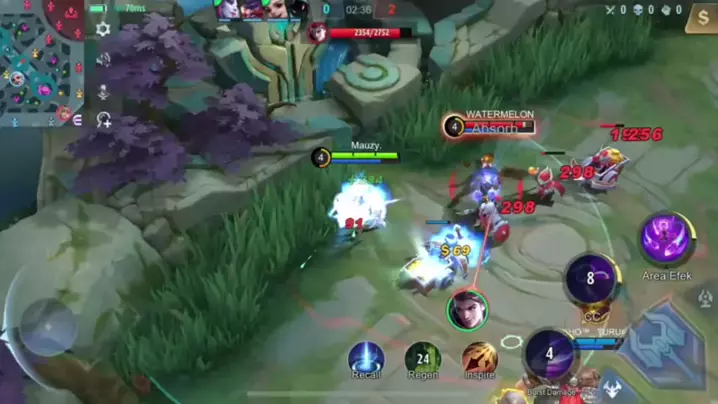Tap the enemy hero avatar at top center
718x404 pixels.
pos(317,33)
